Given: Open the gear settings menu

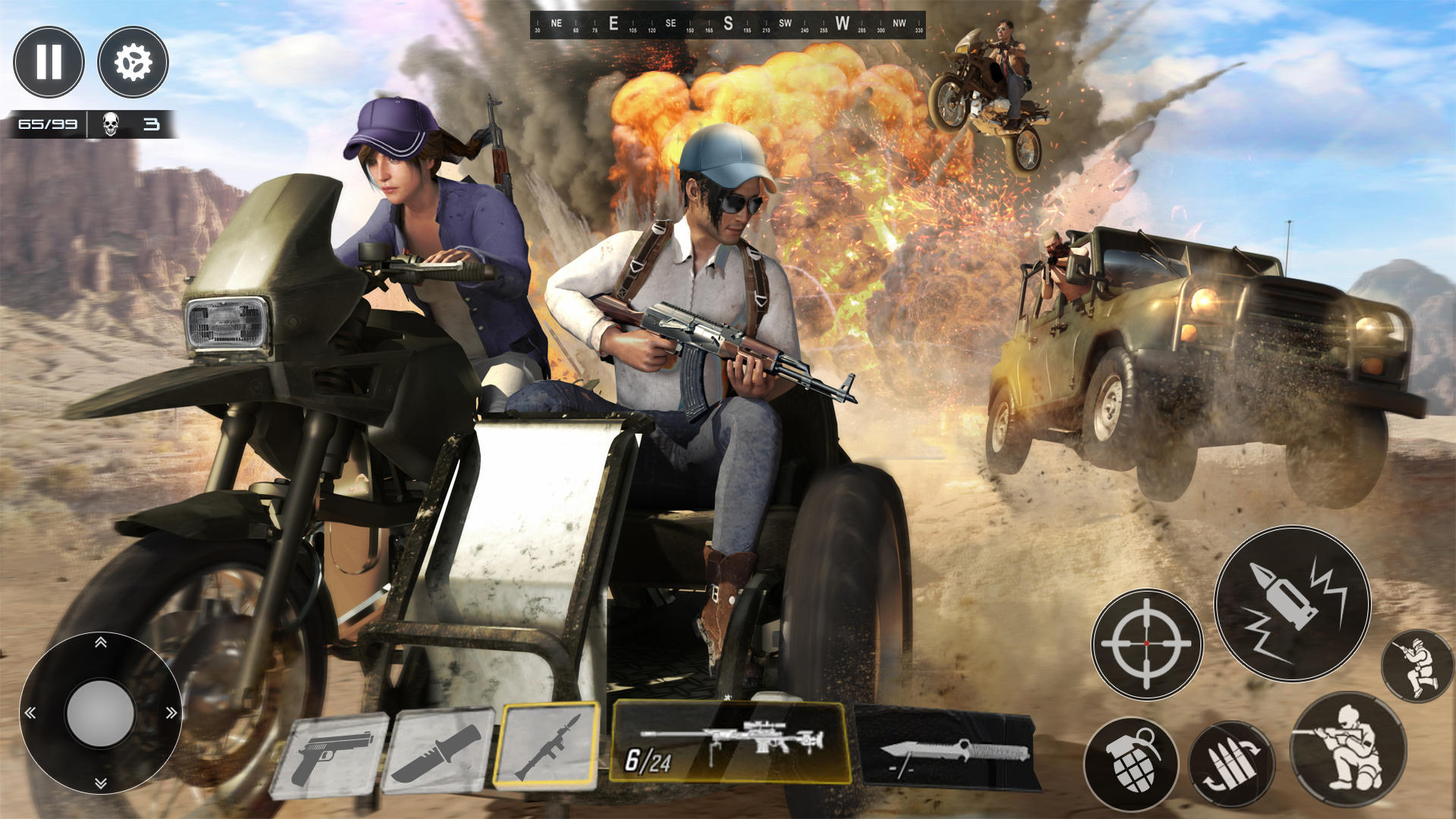Looking at the screenshot, I should [x=133, y=62].
